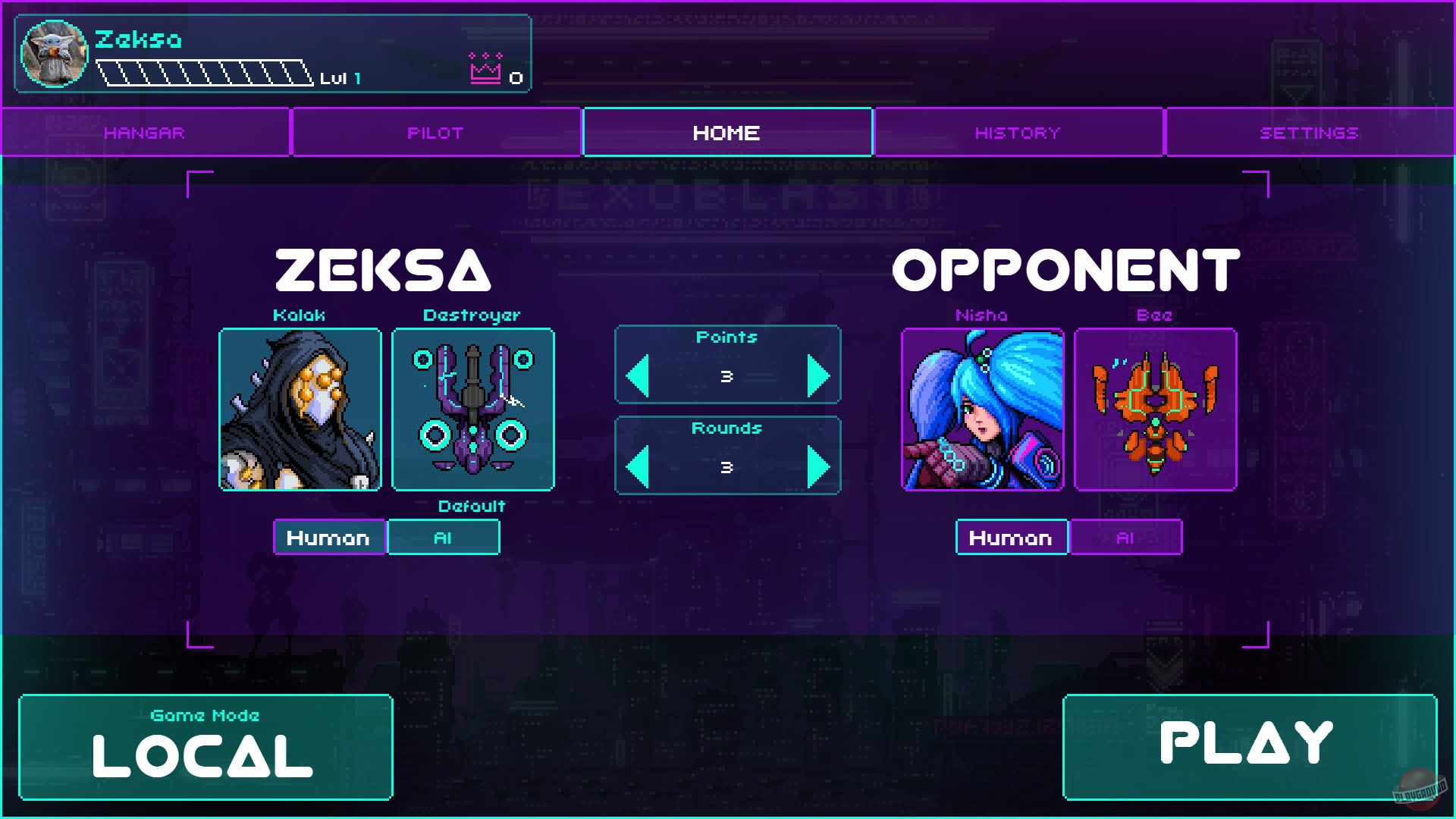Enable AI control for the Opponent

tap(1126, 537)
